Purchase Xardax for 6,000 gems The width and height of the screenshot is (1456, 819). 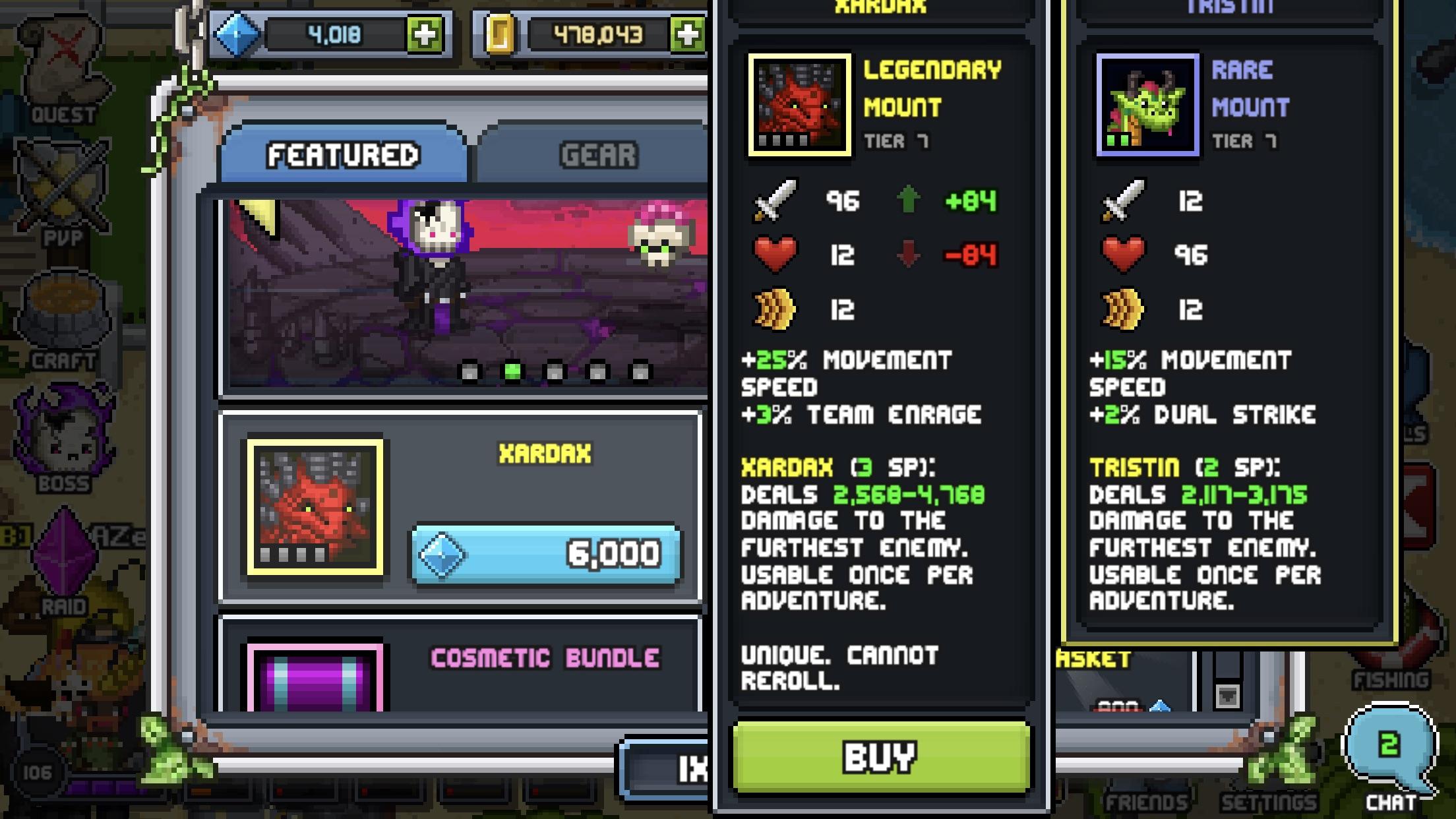tap(546, 553)
